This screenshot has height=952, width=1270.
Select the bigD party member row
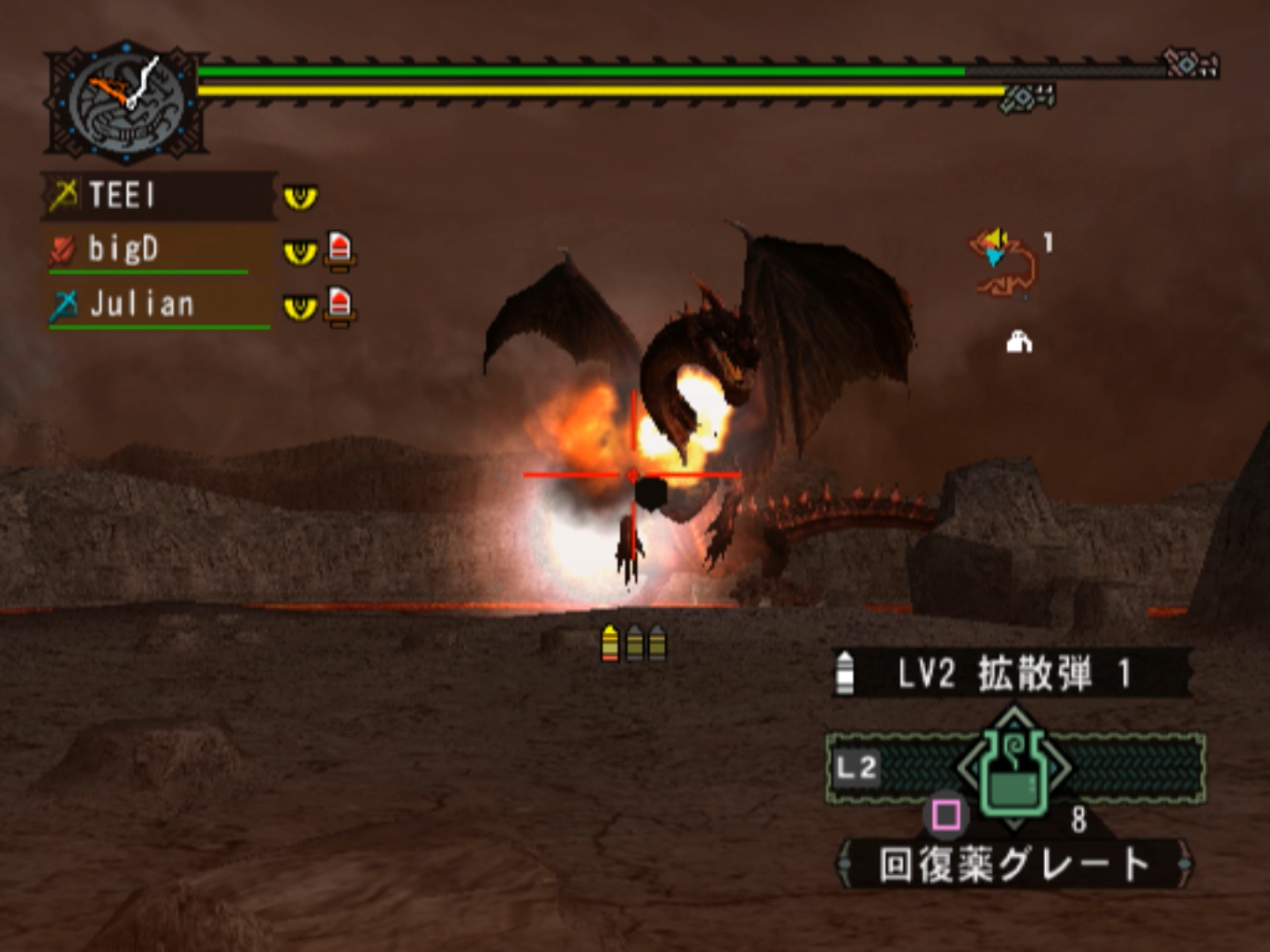(x=159, y=249)
